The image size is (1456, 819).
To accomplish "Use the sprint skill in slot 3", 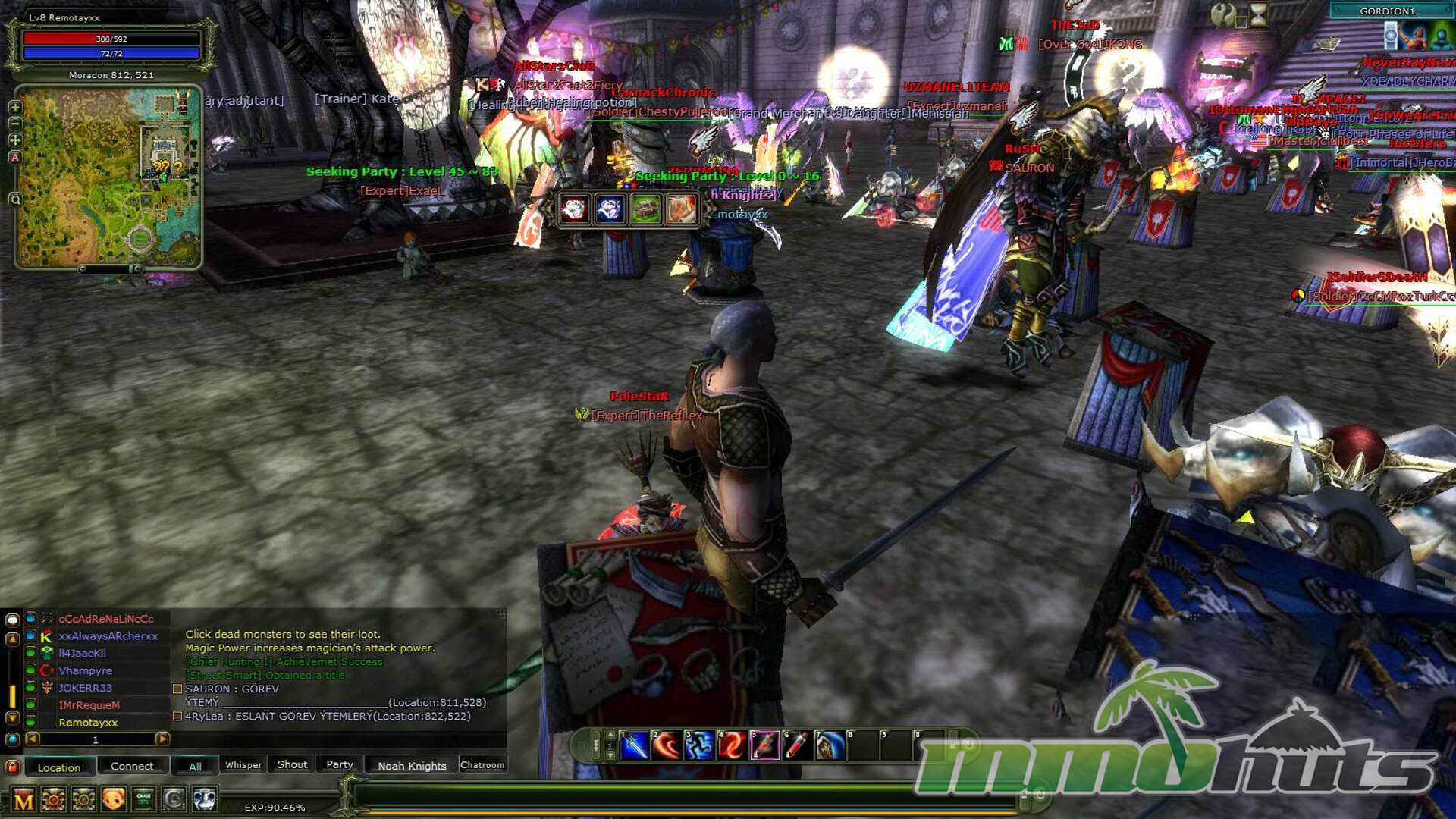I will point(699,746).
